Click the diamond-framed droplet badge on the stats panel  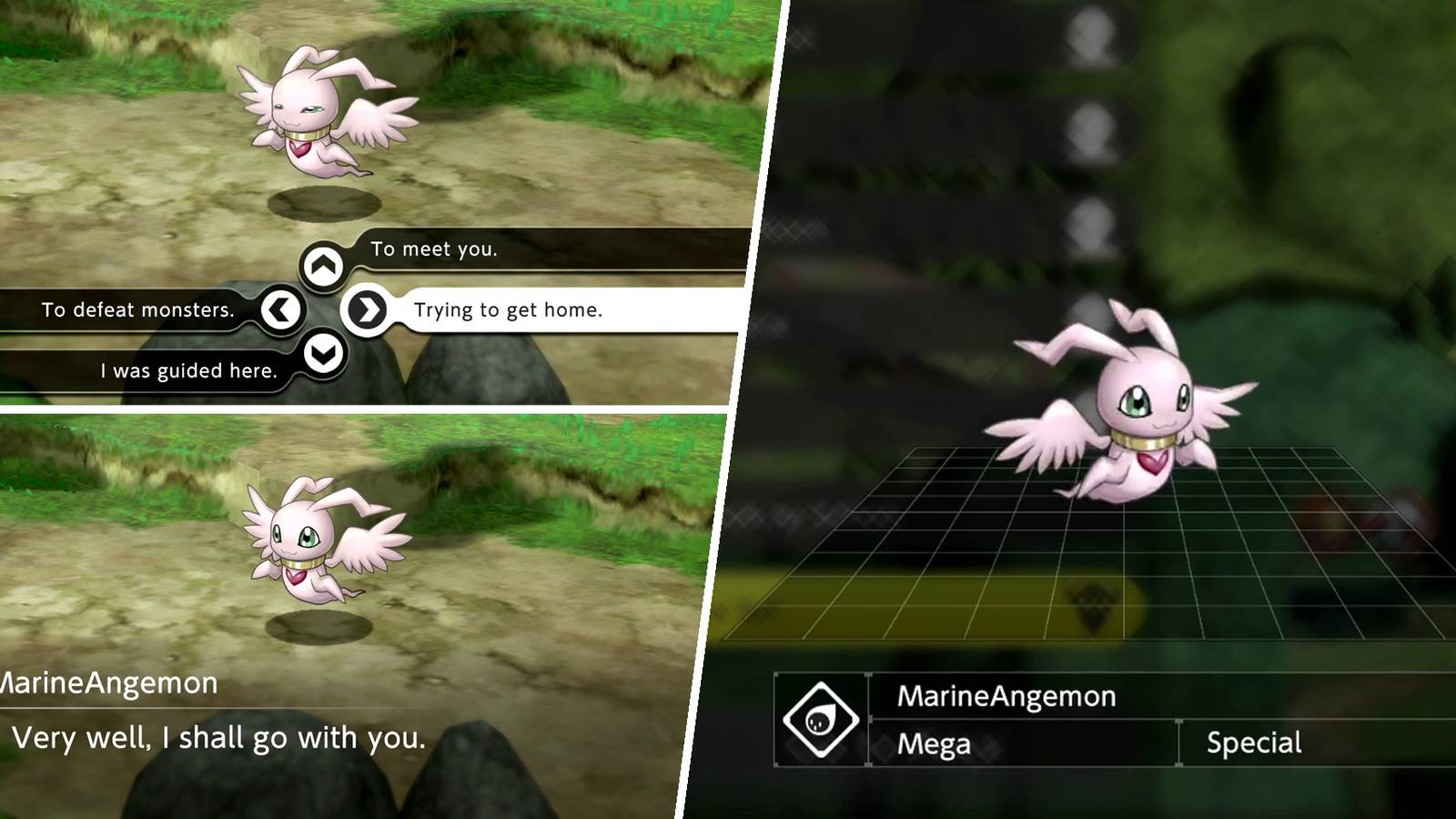point(822,719)
